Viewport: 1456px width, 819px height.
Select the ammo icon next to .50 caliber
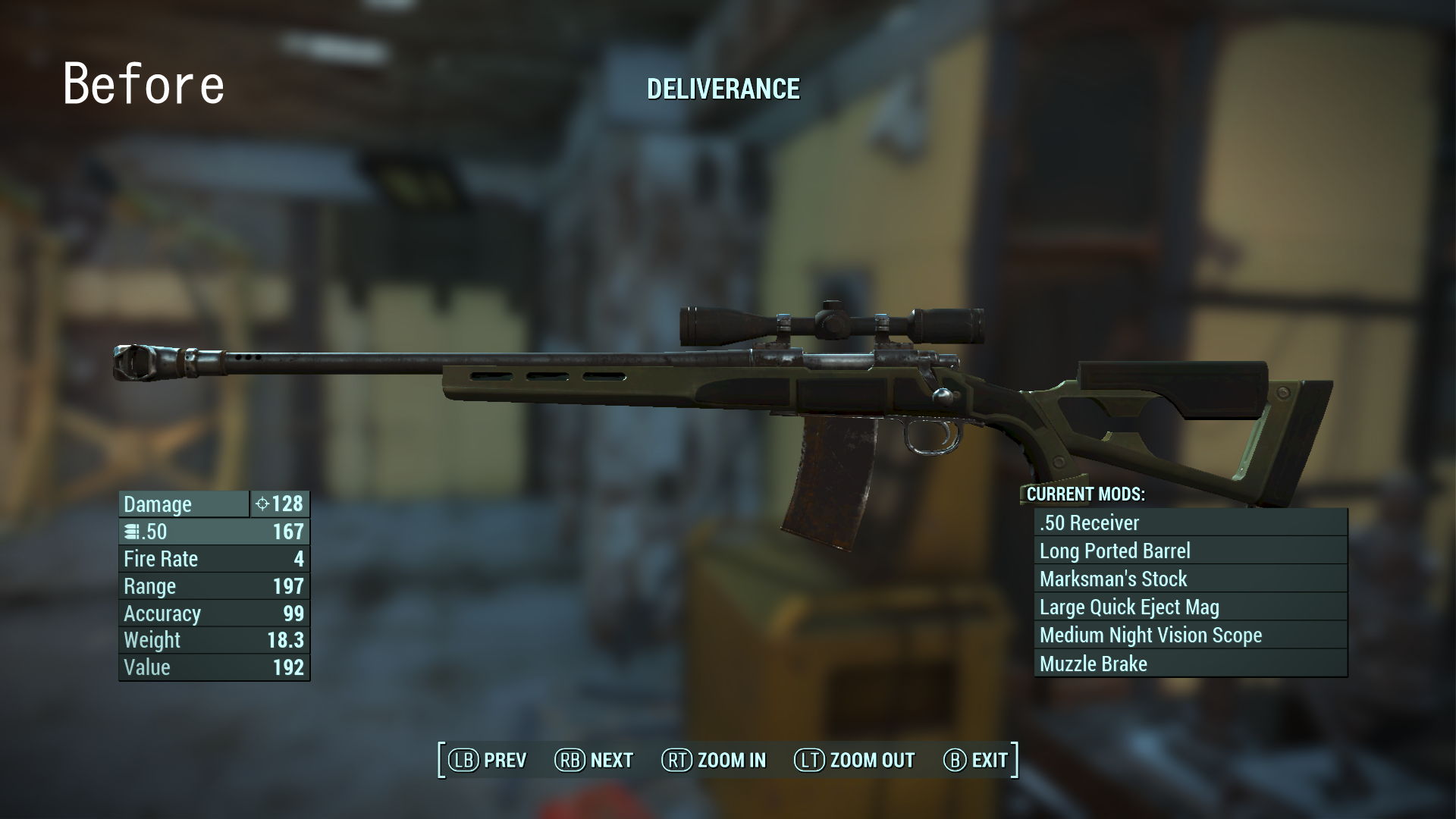tap(130, 531)
